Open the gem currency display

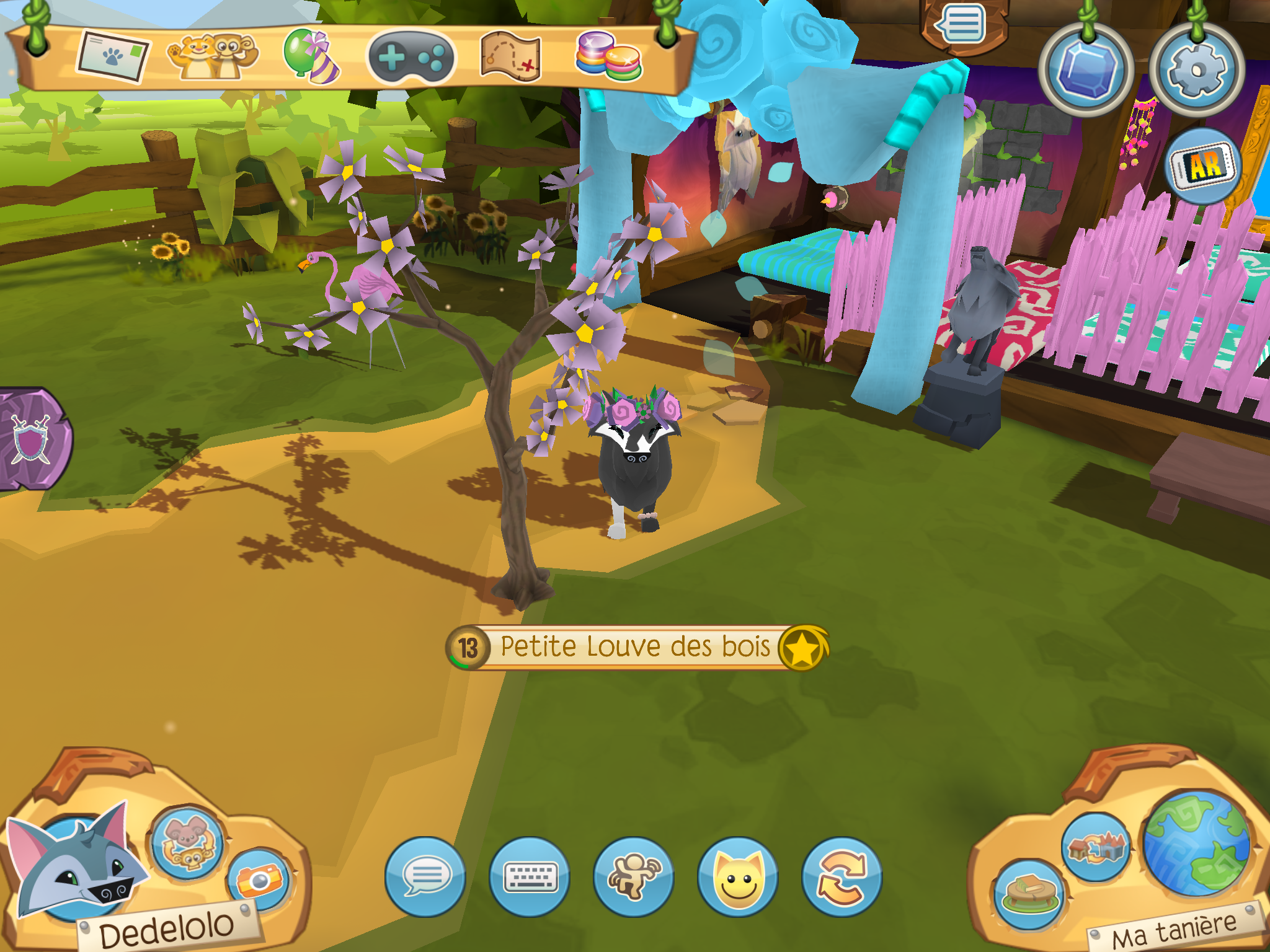1087,68
